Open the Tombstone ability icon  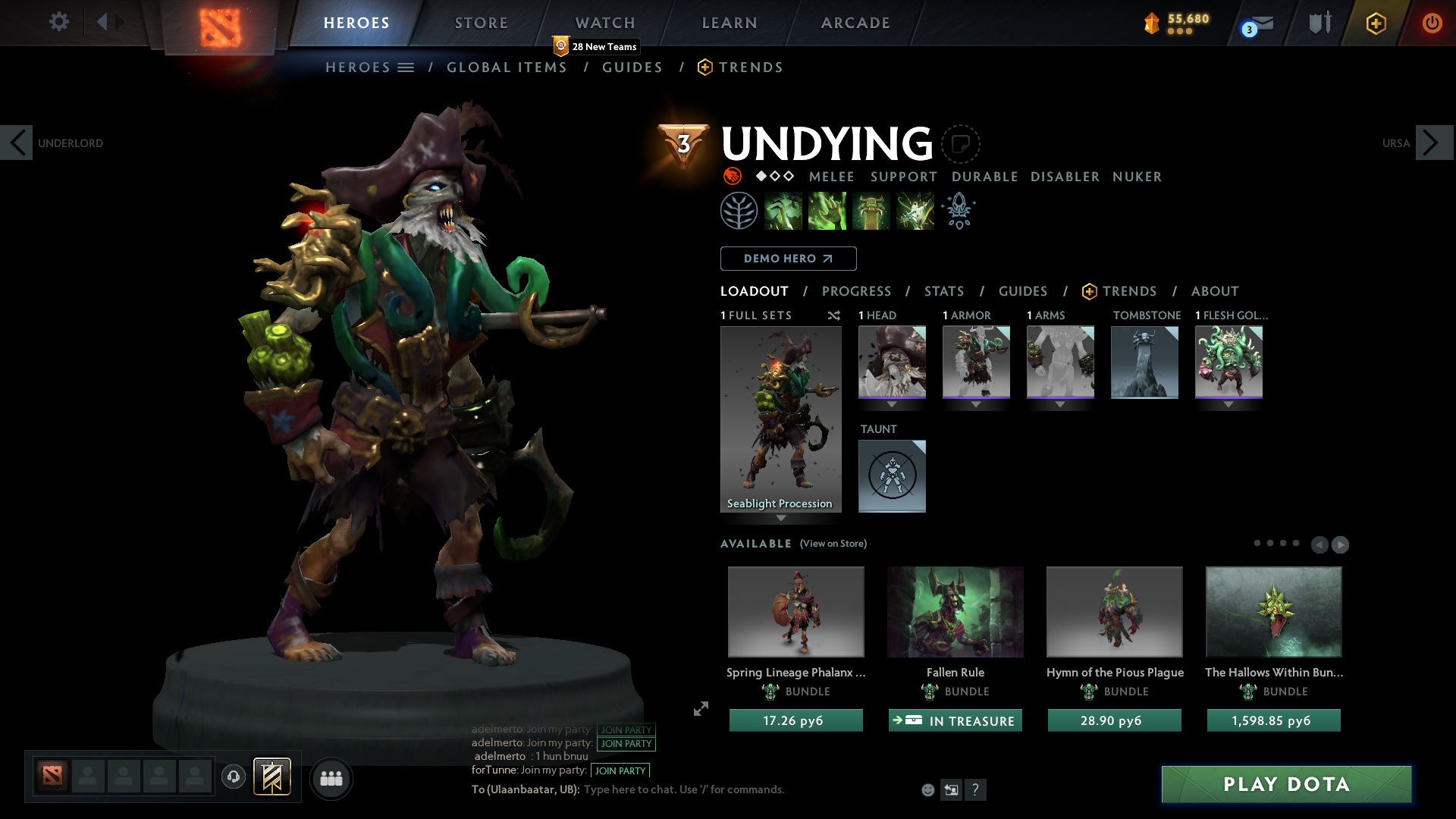[871, 211]
